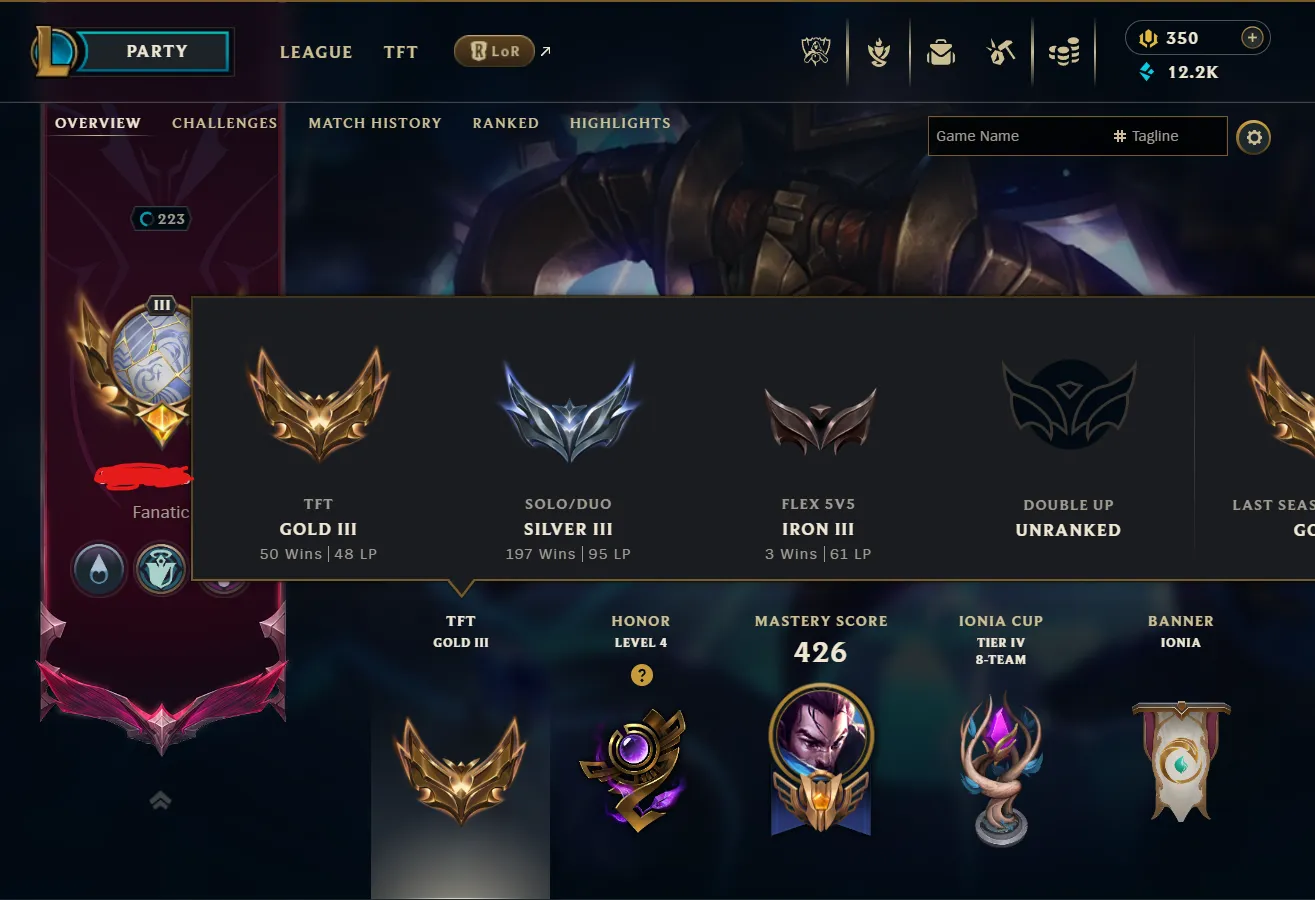Switch to the CHALLENGES tab

(x=224, y=122)
